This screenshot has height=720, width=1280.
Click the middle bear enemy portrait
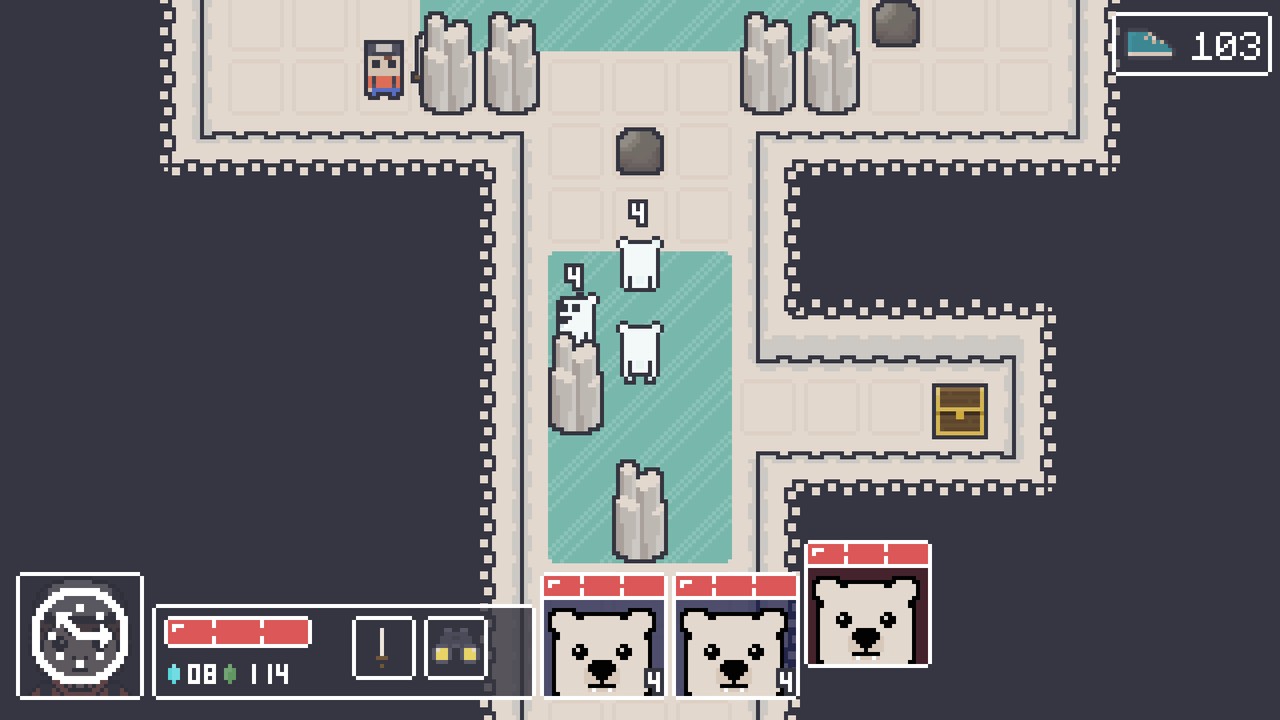tap(736, 645)
